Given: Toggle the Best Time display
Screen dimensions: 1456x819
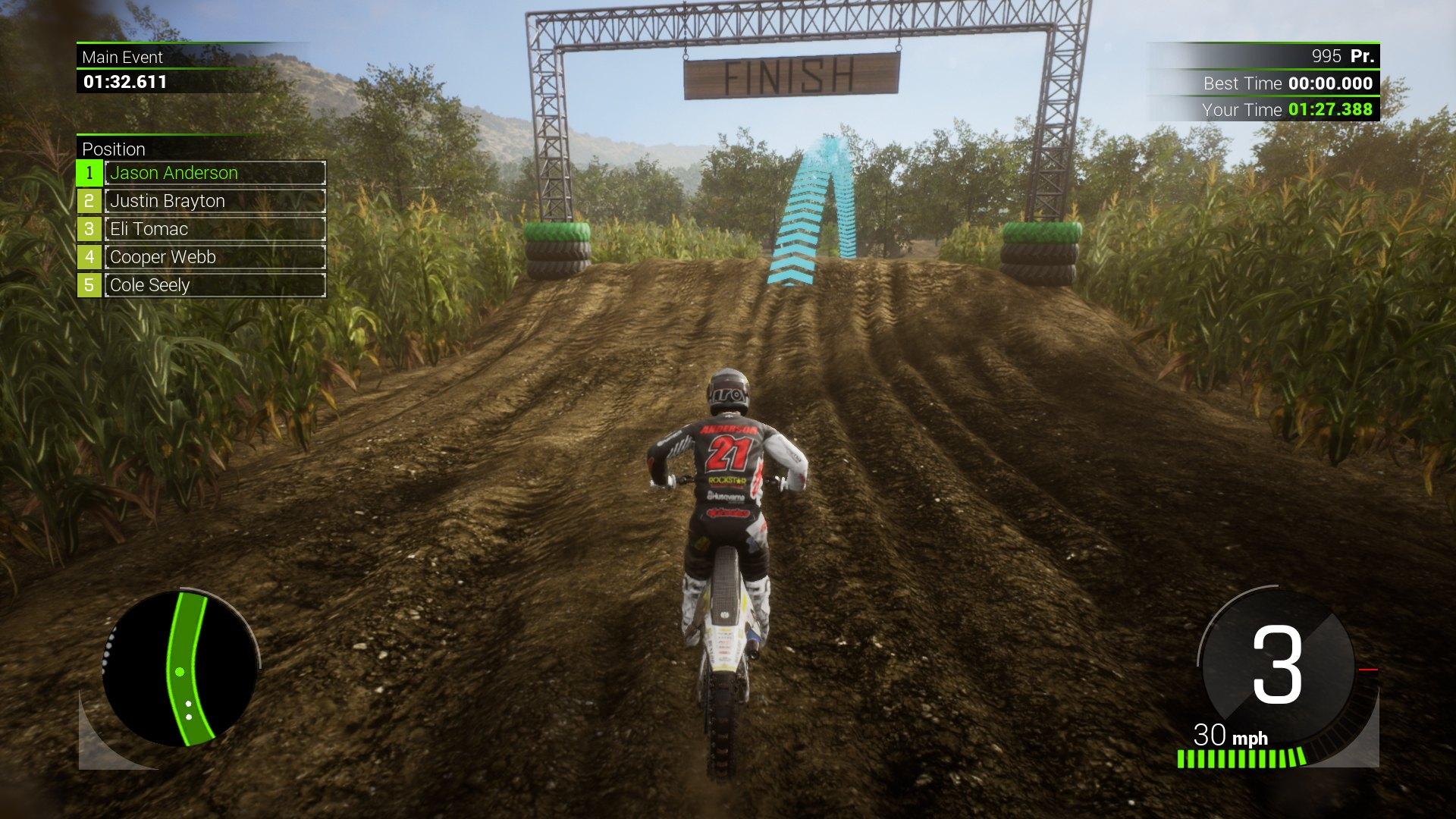Looking at the screenshot, I should pos(1289,84).
